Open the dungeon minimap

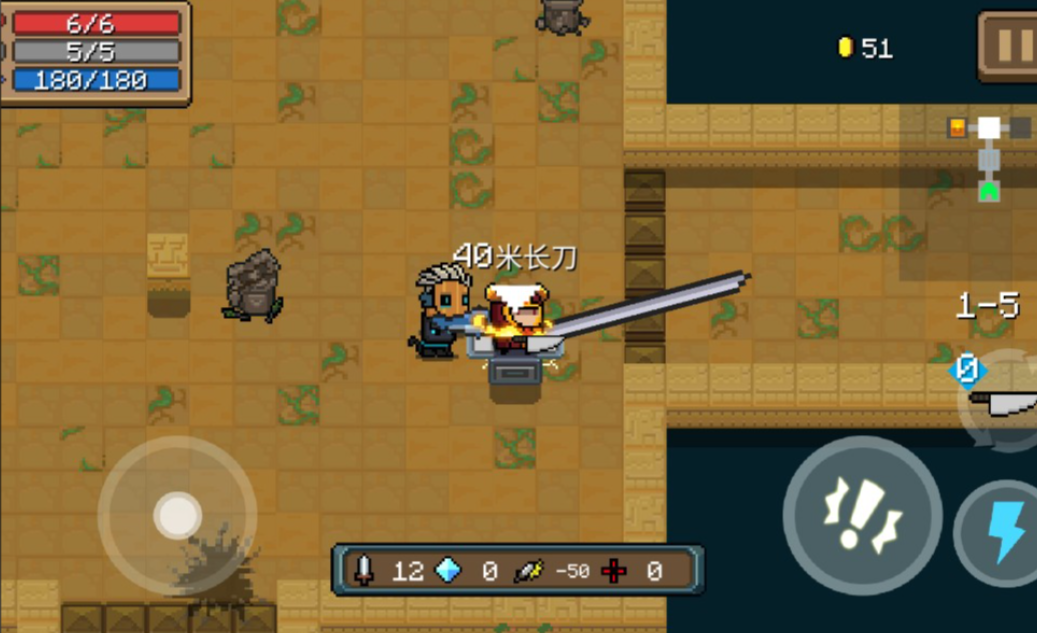(x=989, y=157)
